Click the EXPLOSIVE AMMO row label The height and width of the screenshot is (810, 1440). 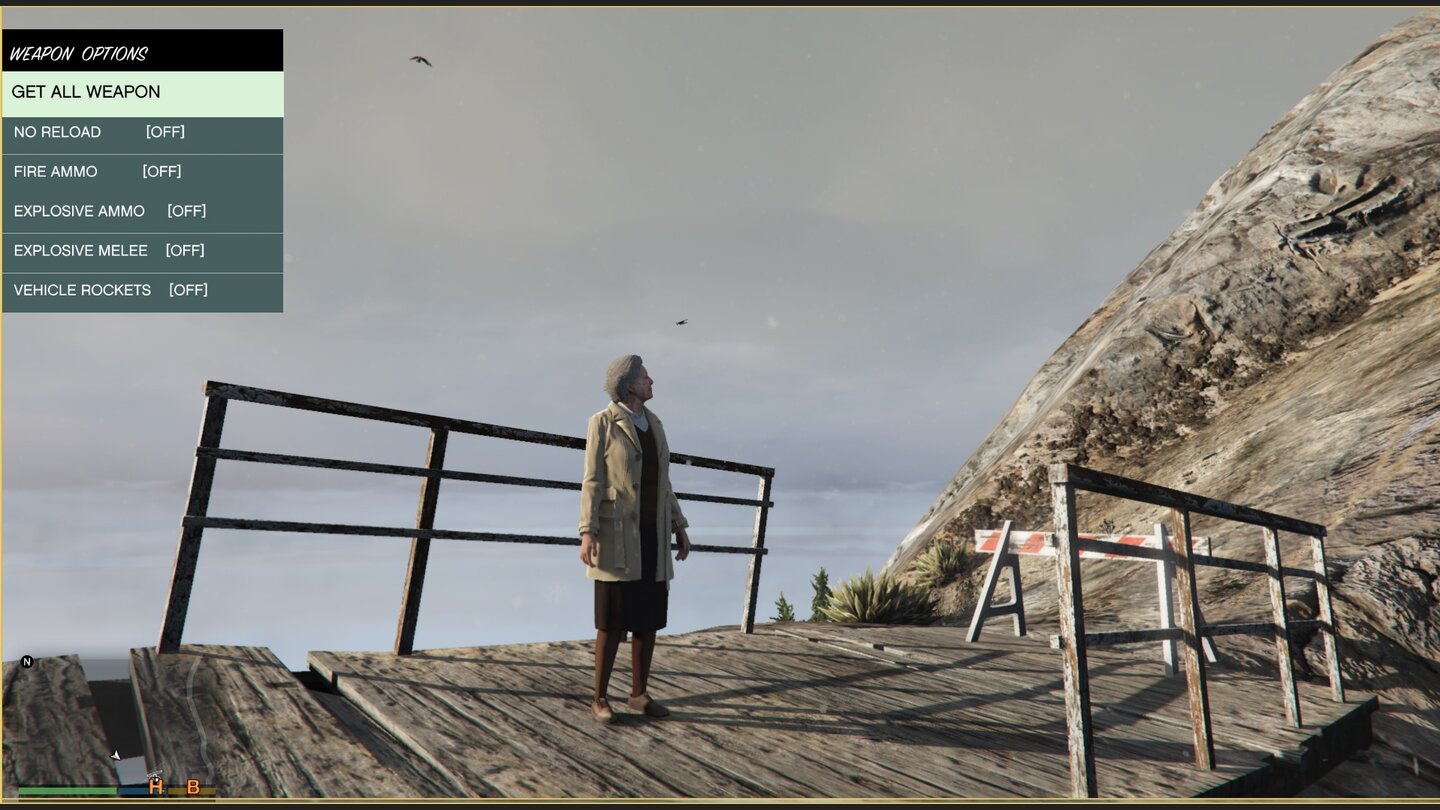point(80,211)
